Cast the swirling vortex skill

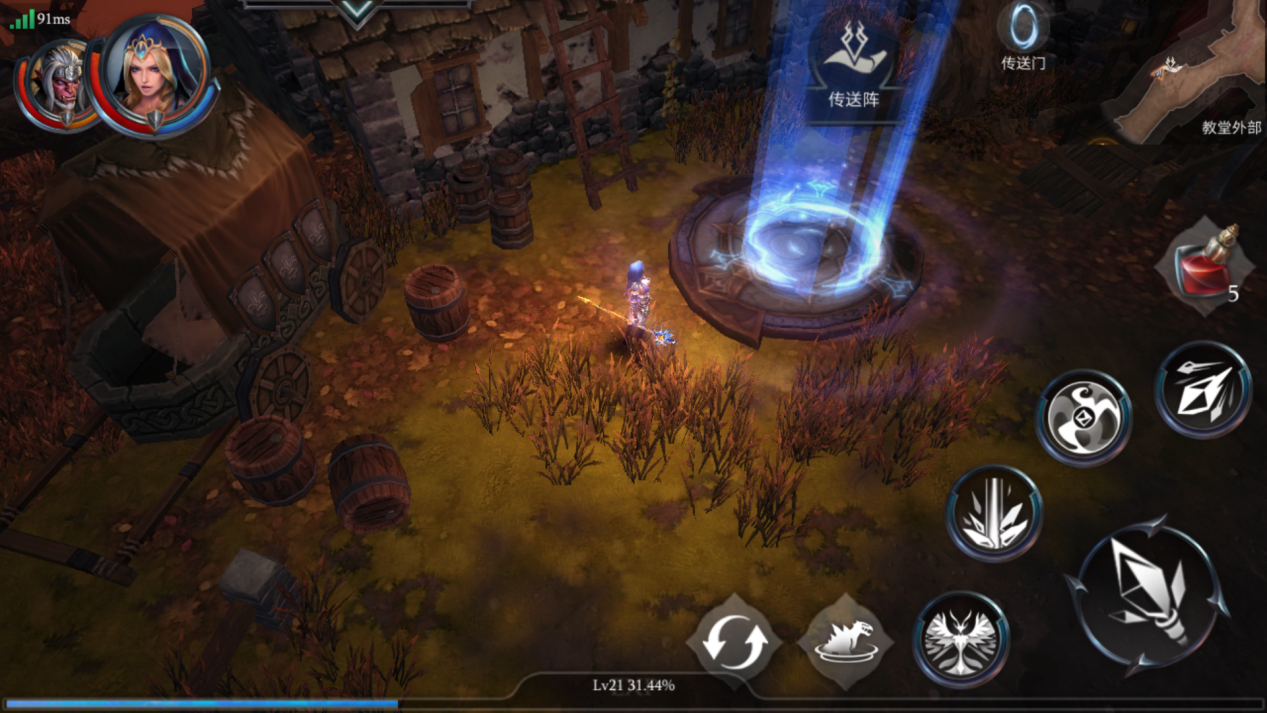(1083, 416)
